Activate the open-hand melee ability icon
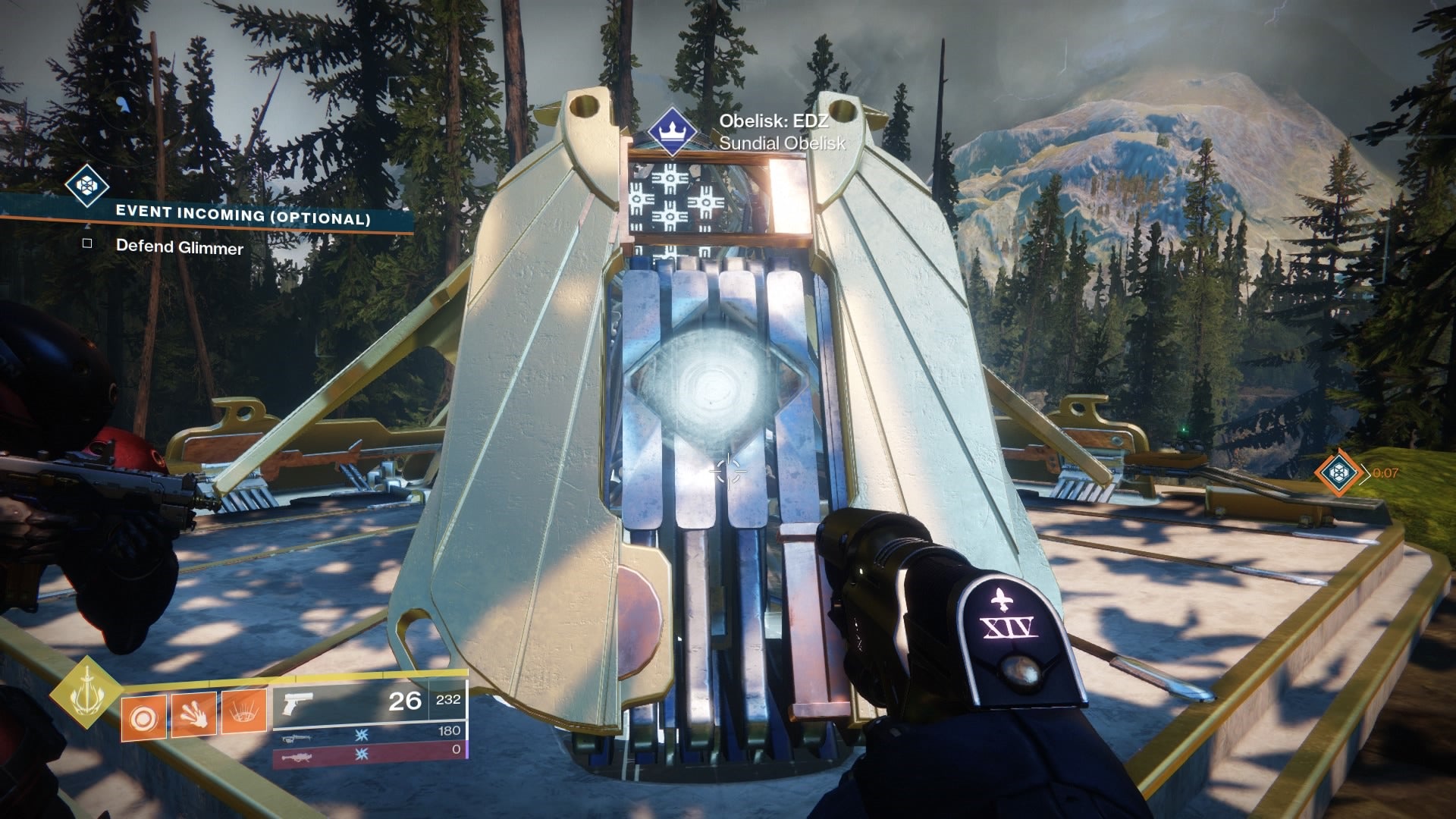 [193, 714]
